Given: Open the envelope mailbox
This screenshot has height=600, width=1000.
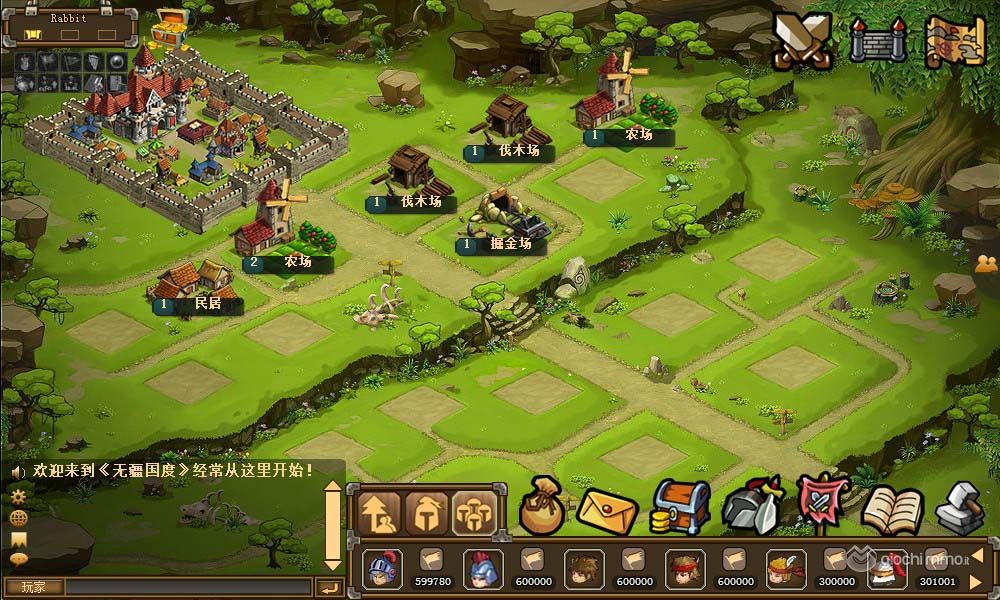Looking at the screenshot, I should [x=607, y=509].
